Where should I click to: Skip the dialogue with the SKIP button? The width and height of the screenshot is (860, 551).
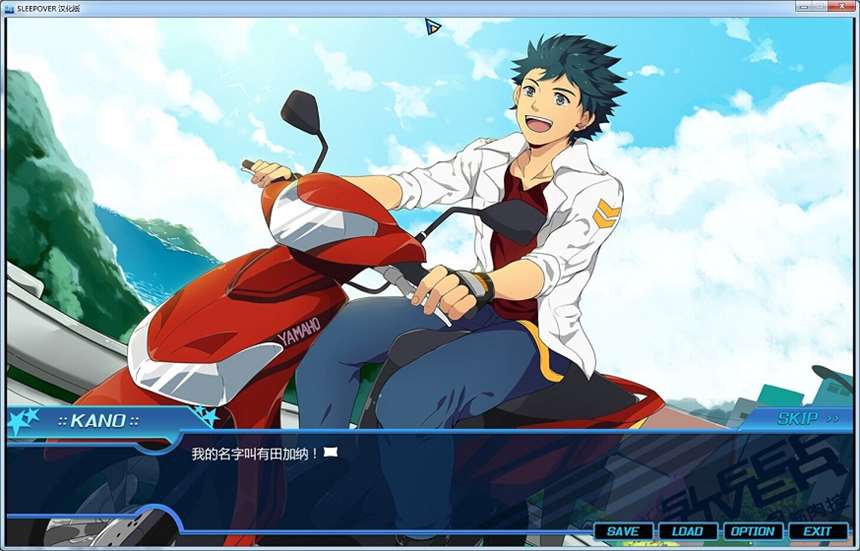click(x=802, y=418)
